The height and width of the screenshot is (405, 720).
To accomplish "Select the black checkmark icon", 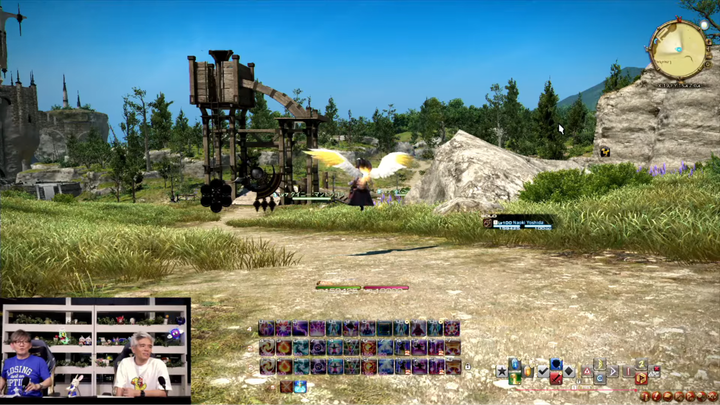I will pyautogui.click(x=542, y=372).
